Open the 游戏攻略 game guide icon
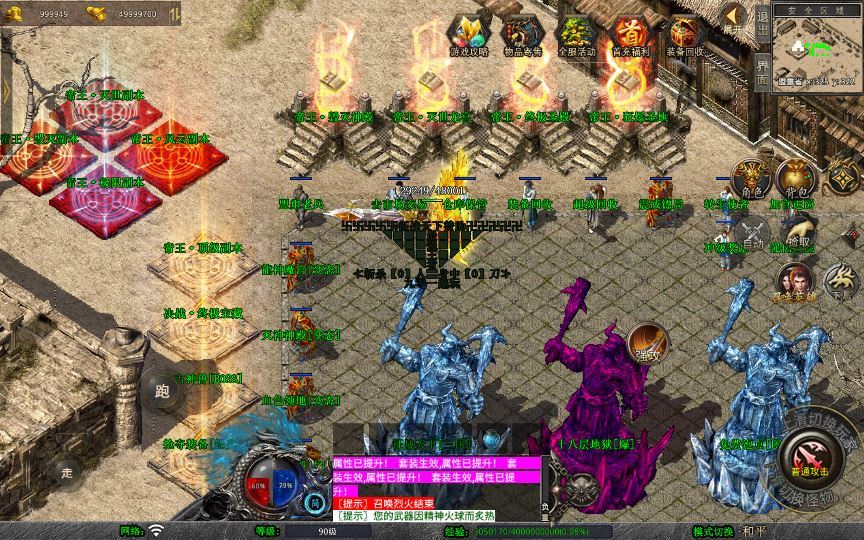The width and height of the screenshot is (864, 540). tap(468, 36)
